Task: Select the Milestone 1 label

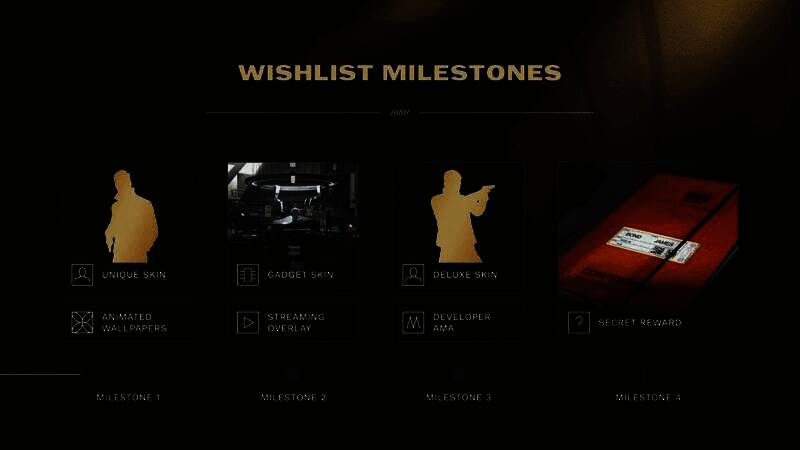Action: (128, 397)
